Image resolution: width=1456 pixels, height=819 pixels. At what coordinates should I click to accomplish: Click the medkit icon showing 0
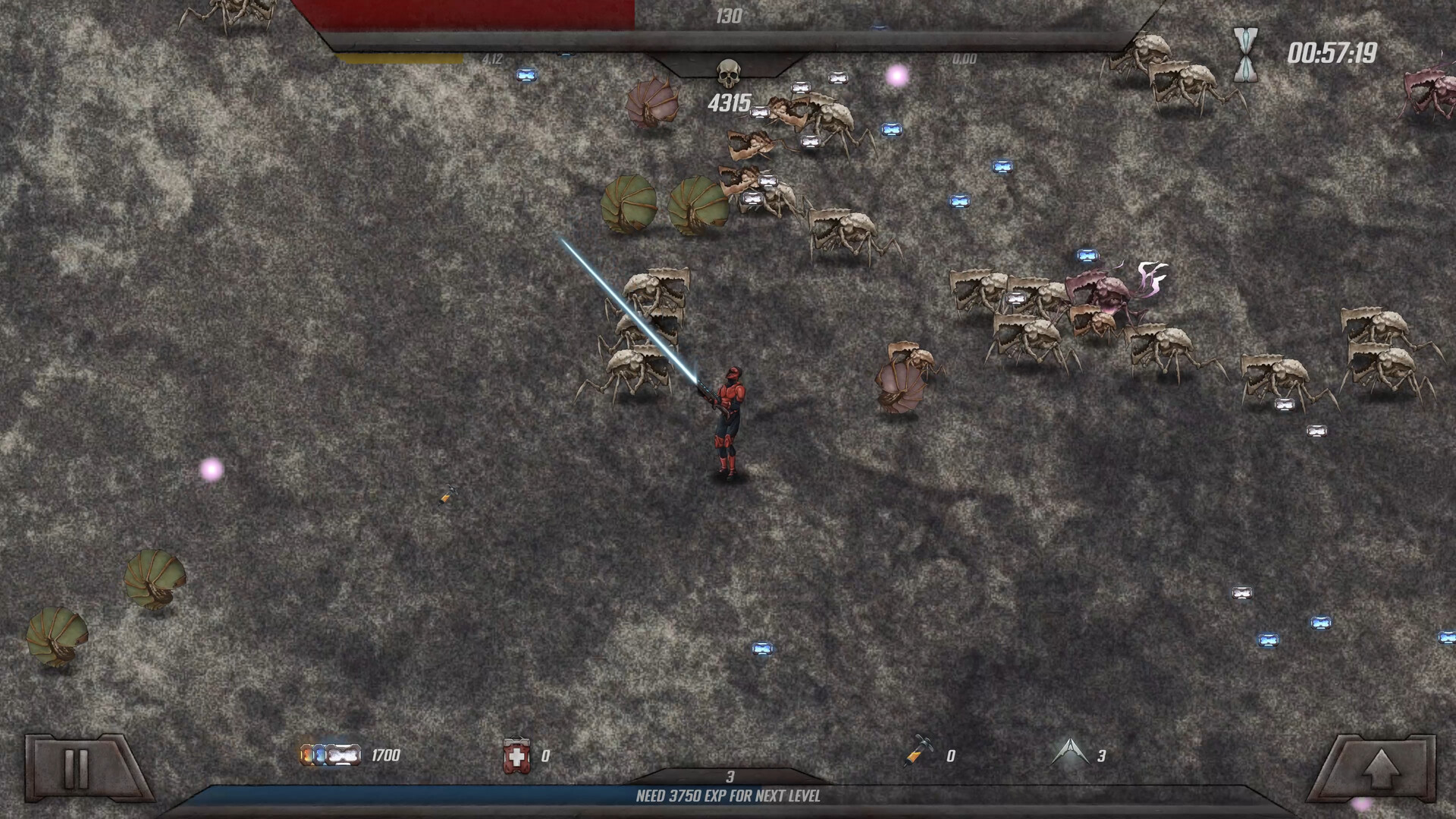(x=518, y=755)
